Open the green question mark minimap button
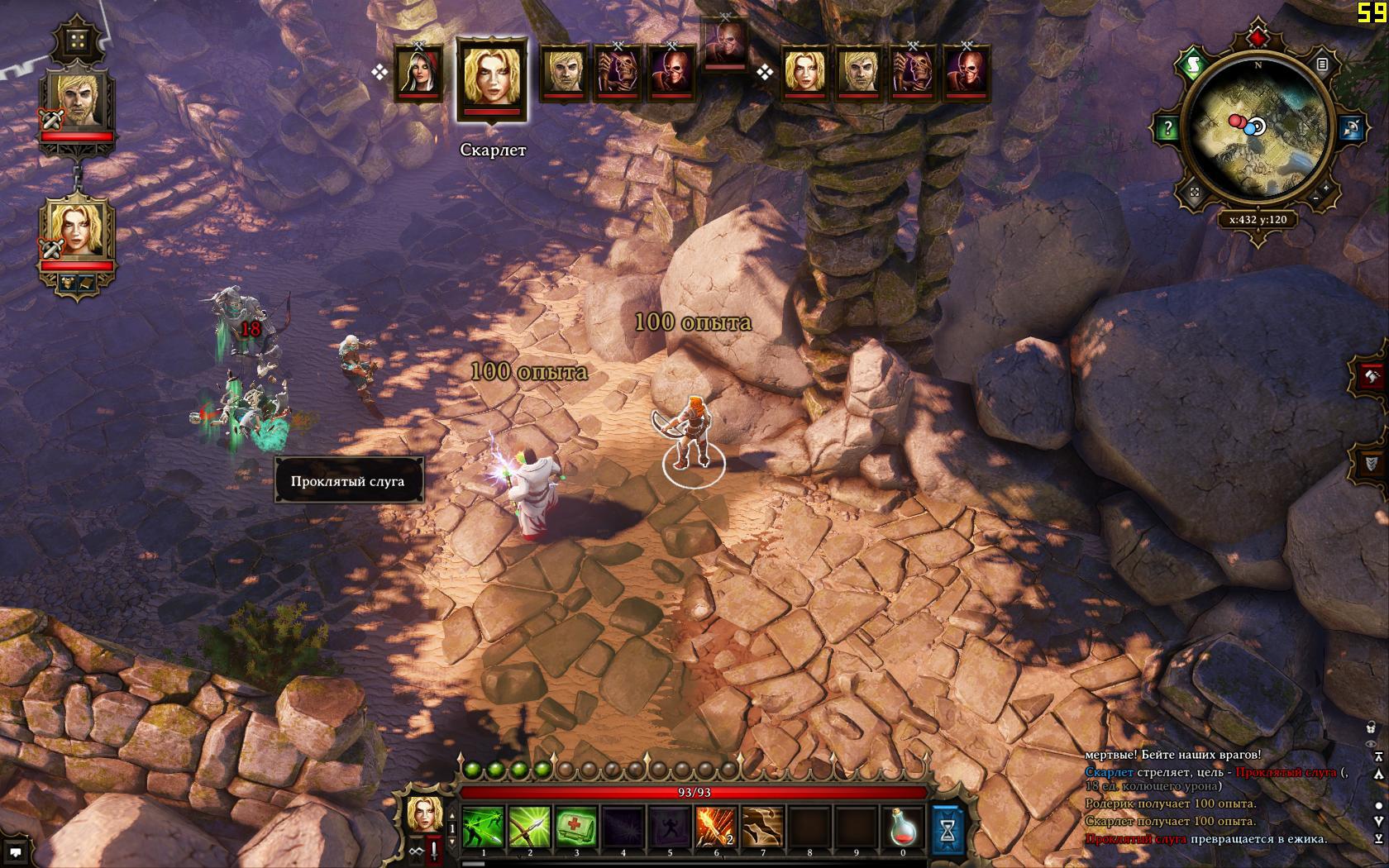Image resolution: width=1389 pixels, height=868 pixels. [x=1168, y=128]
